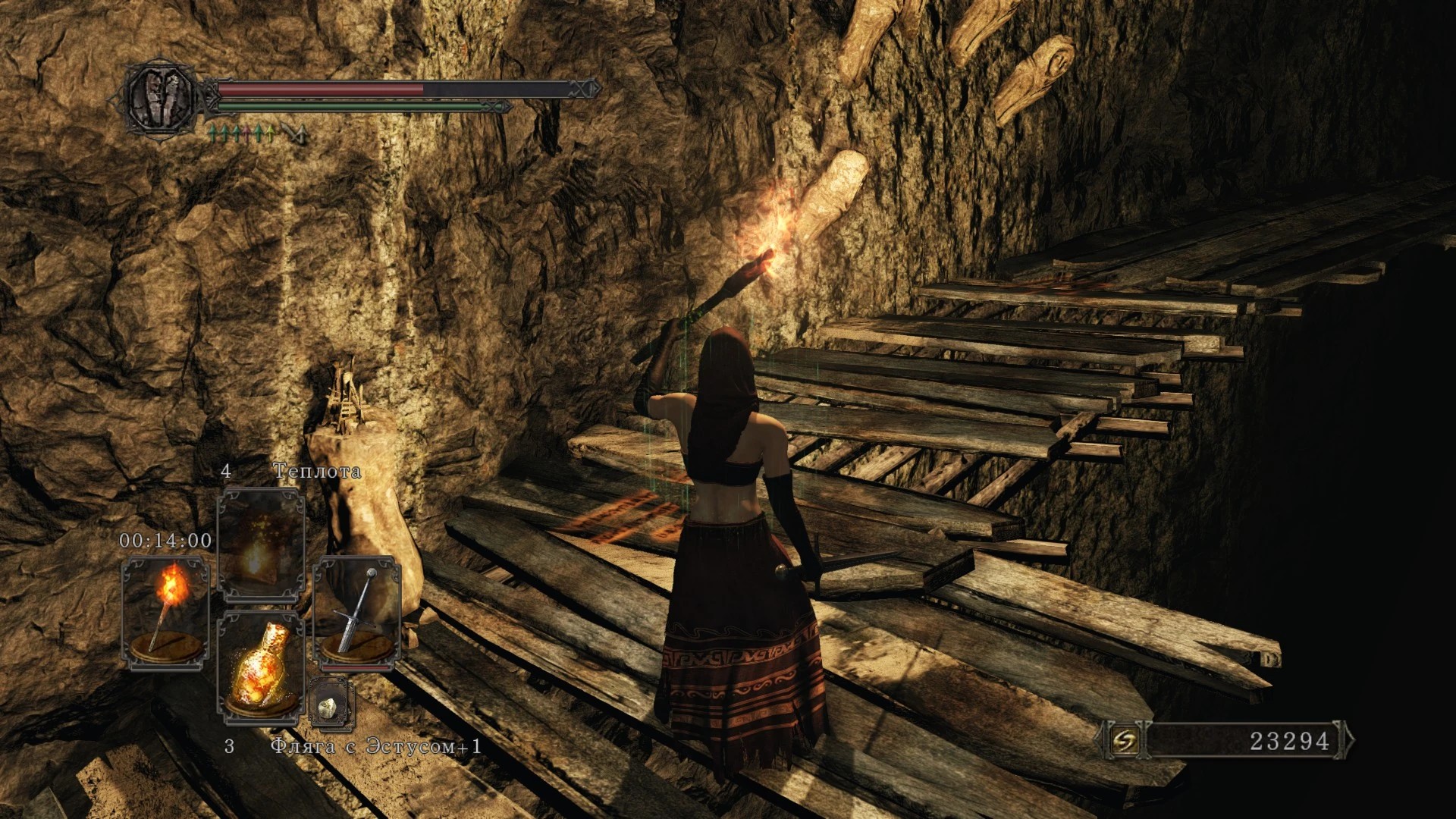Viewport: 1456px width, 819px height.
Task: Click the small next-item slot beside the Estus Flask
Action: point(331,705)
